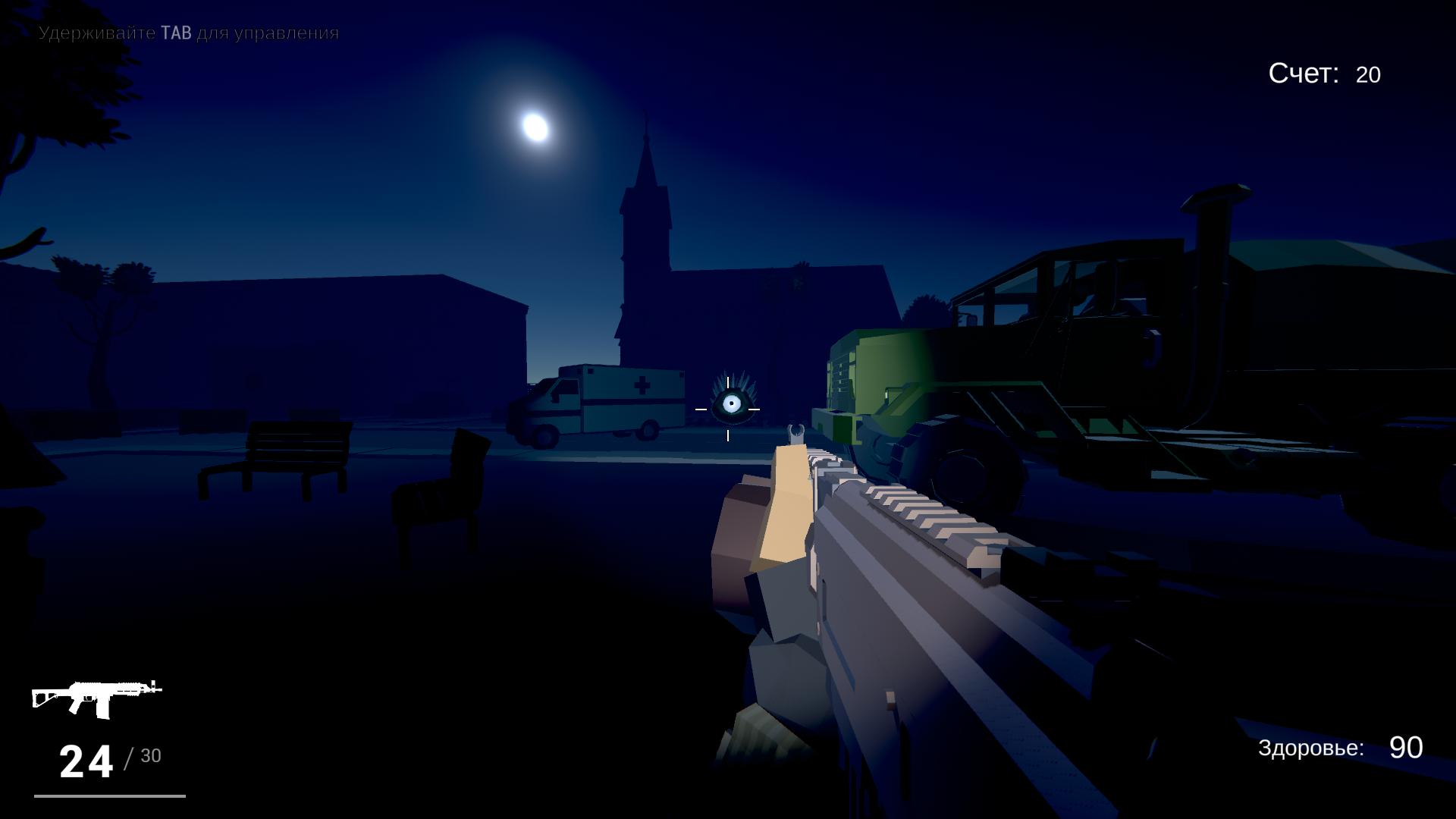Image resolution: width=1456 pixels, height=819 pixels.
Task: Click the rifle muzzle sight
Action: pos(797,434)
